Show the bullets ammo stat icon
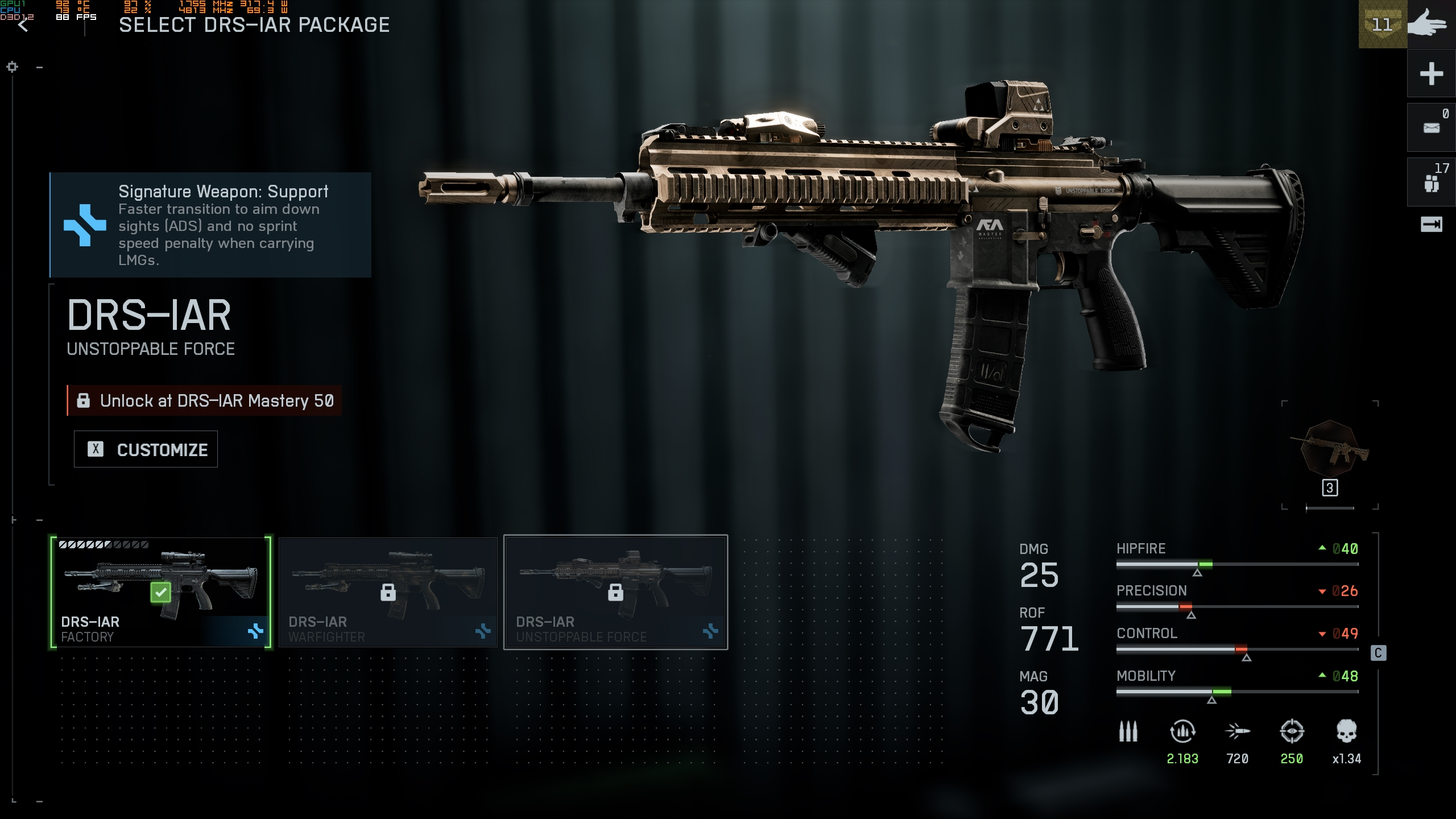This screenshot has height=819, width=1456. click(x=1128, y=731)
